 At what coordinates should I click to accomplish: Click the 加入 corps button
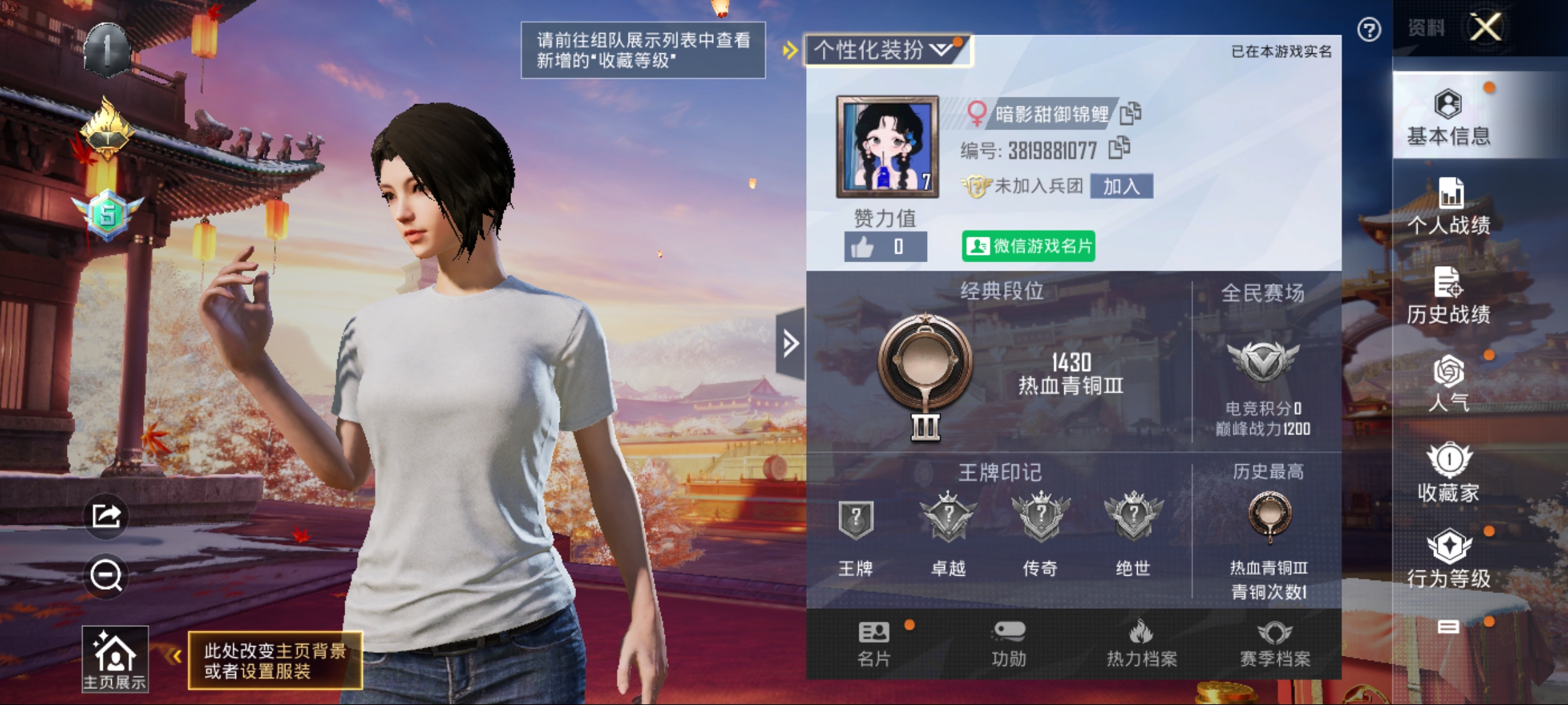[1121, 187]
